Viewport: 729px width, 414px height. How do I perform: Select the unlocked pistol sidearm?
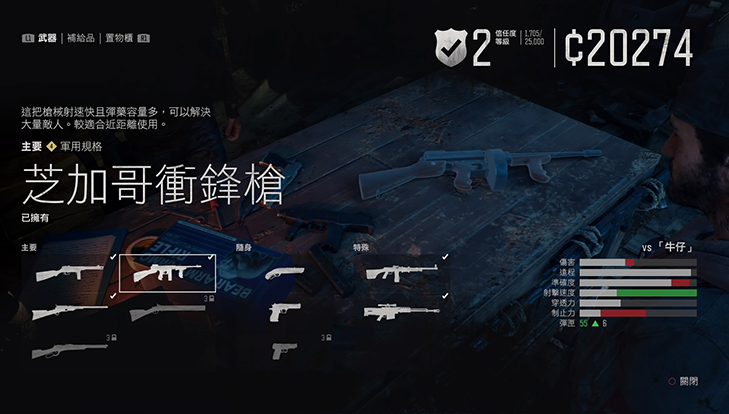click(285, 312)
